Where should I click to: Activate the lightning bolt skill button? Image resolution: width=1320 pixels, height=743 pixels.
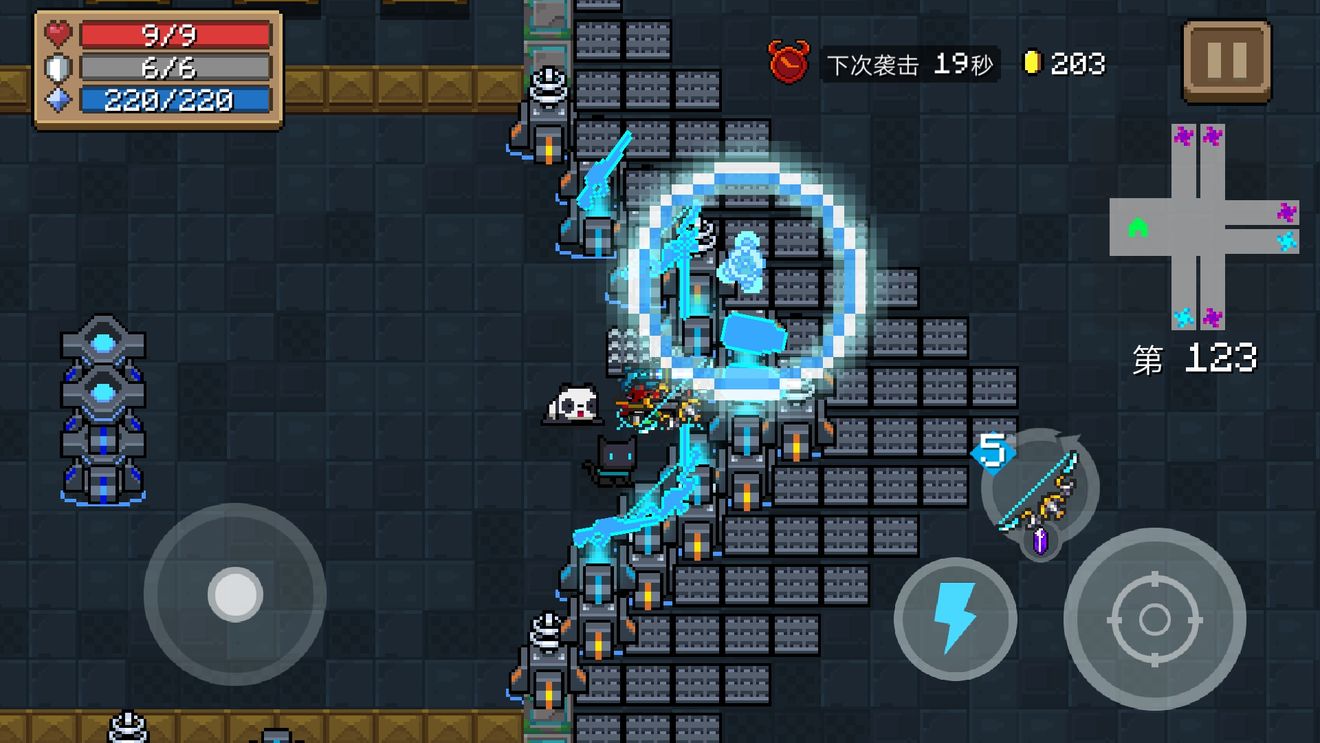tap(954, 619)
